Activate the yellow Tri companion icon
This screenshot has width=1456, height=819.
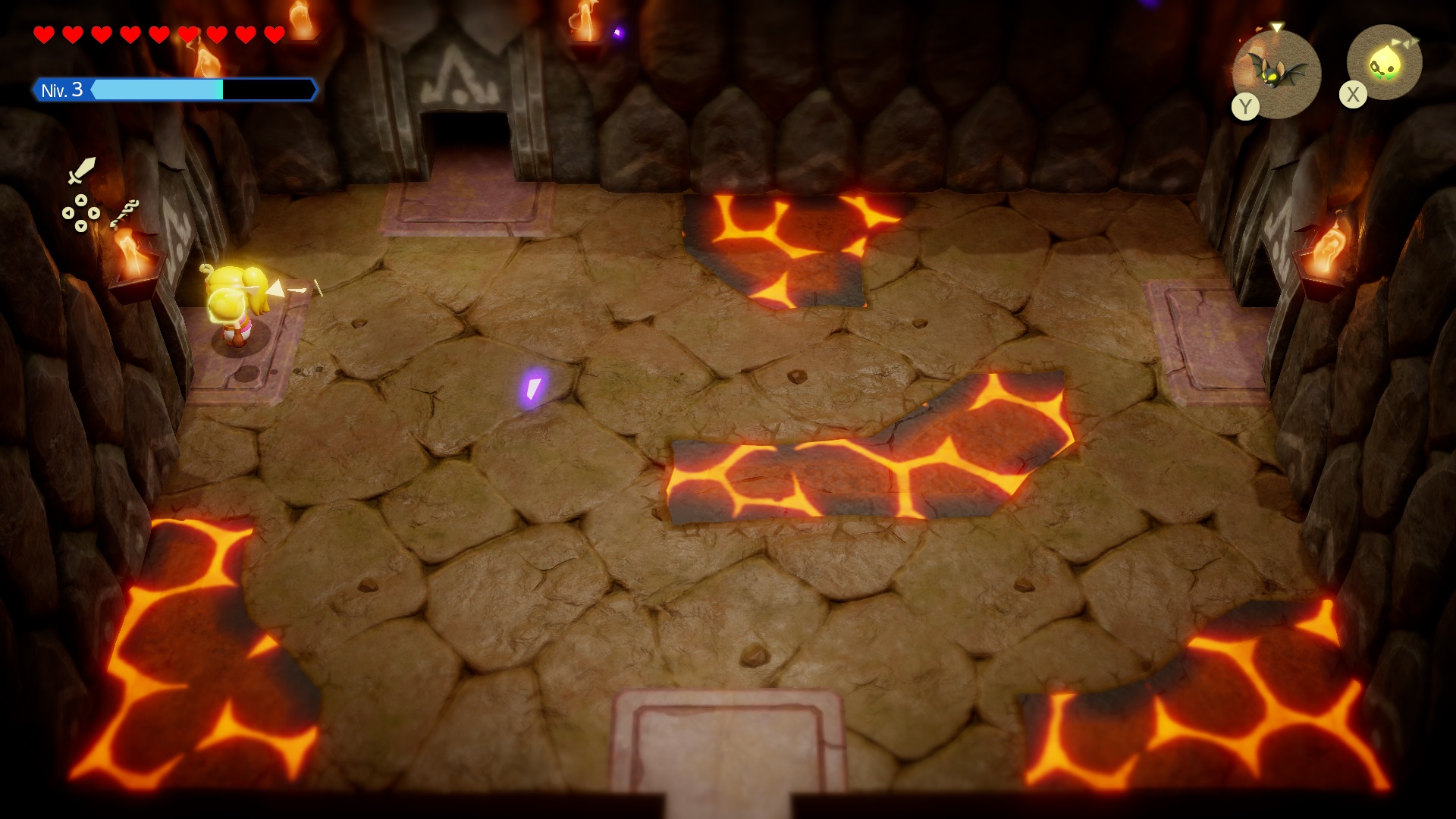(x=1385, y=64)
